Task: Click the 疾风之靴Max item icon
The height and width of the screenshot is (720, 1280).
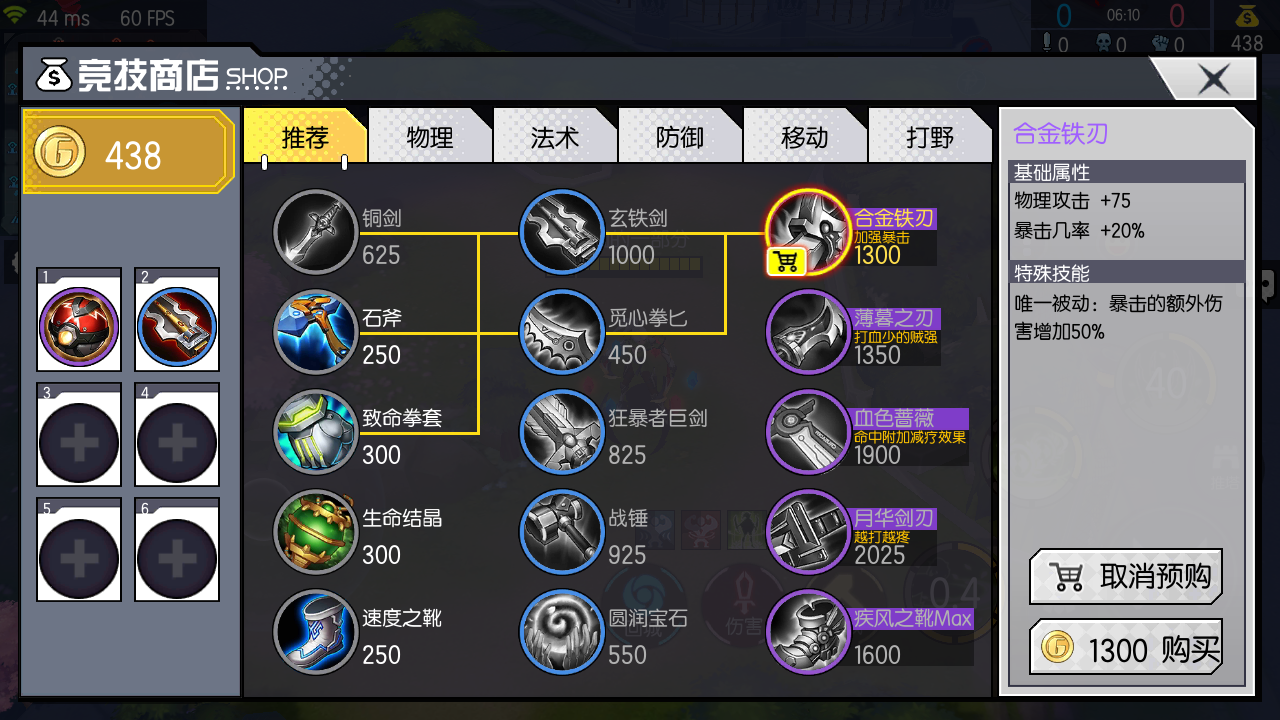Action: [809, 632]
